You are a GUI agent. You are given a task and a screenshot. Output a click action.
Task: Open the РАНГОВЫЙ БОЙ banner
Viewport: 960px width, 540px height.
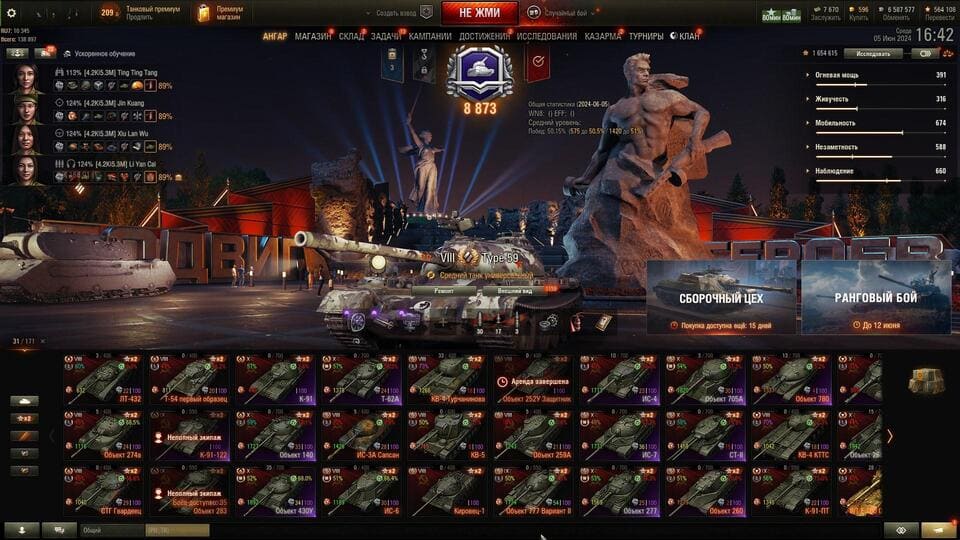pyautogui.click(x=875, y=297)
